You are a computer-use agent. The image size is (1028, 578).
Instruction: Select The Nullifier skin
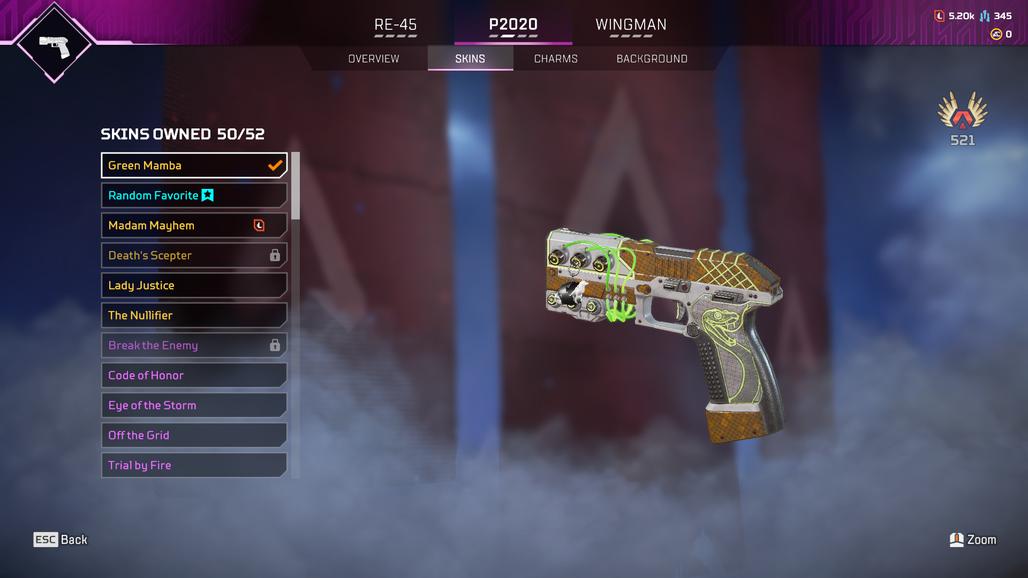194,316
